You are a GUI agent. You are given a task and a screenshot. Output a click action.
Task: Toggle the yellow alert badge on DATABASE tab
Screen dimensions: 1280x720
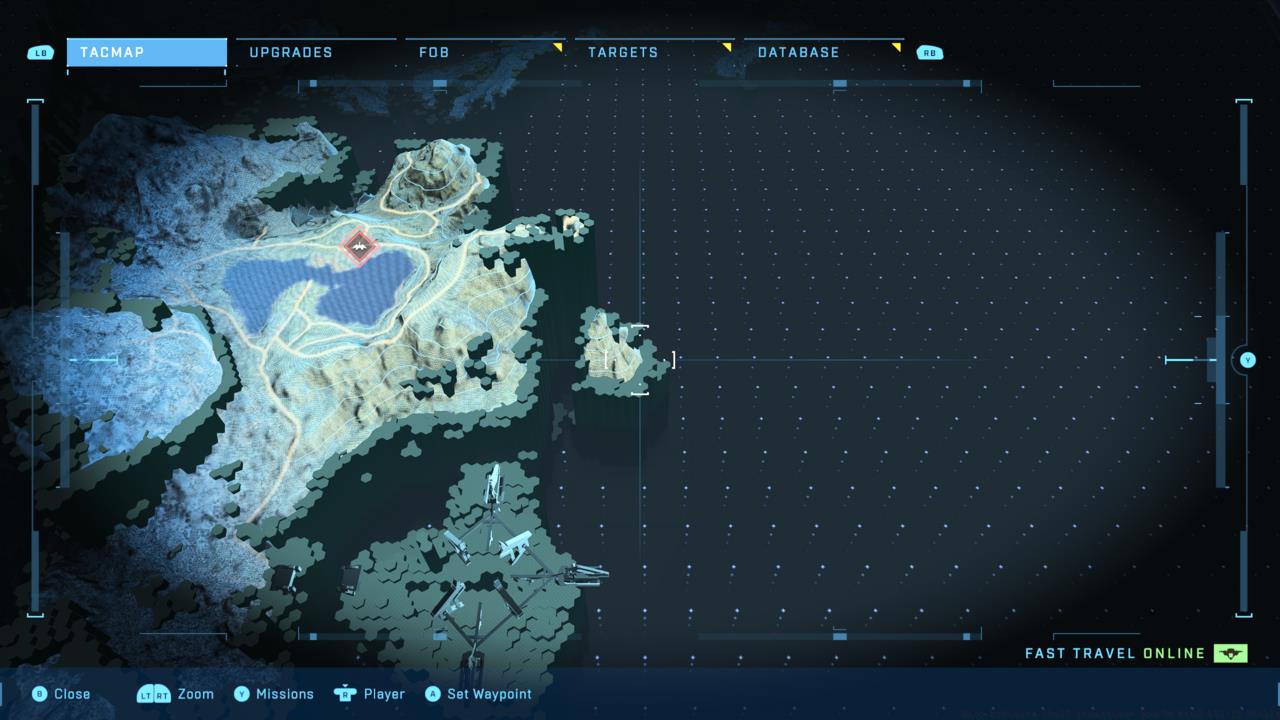pos(895,45)
